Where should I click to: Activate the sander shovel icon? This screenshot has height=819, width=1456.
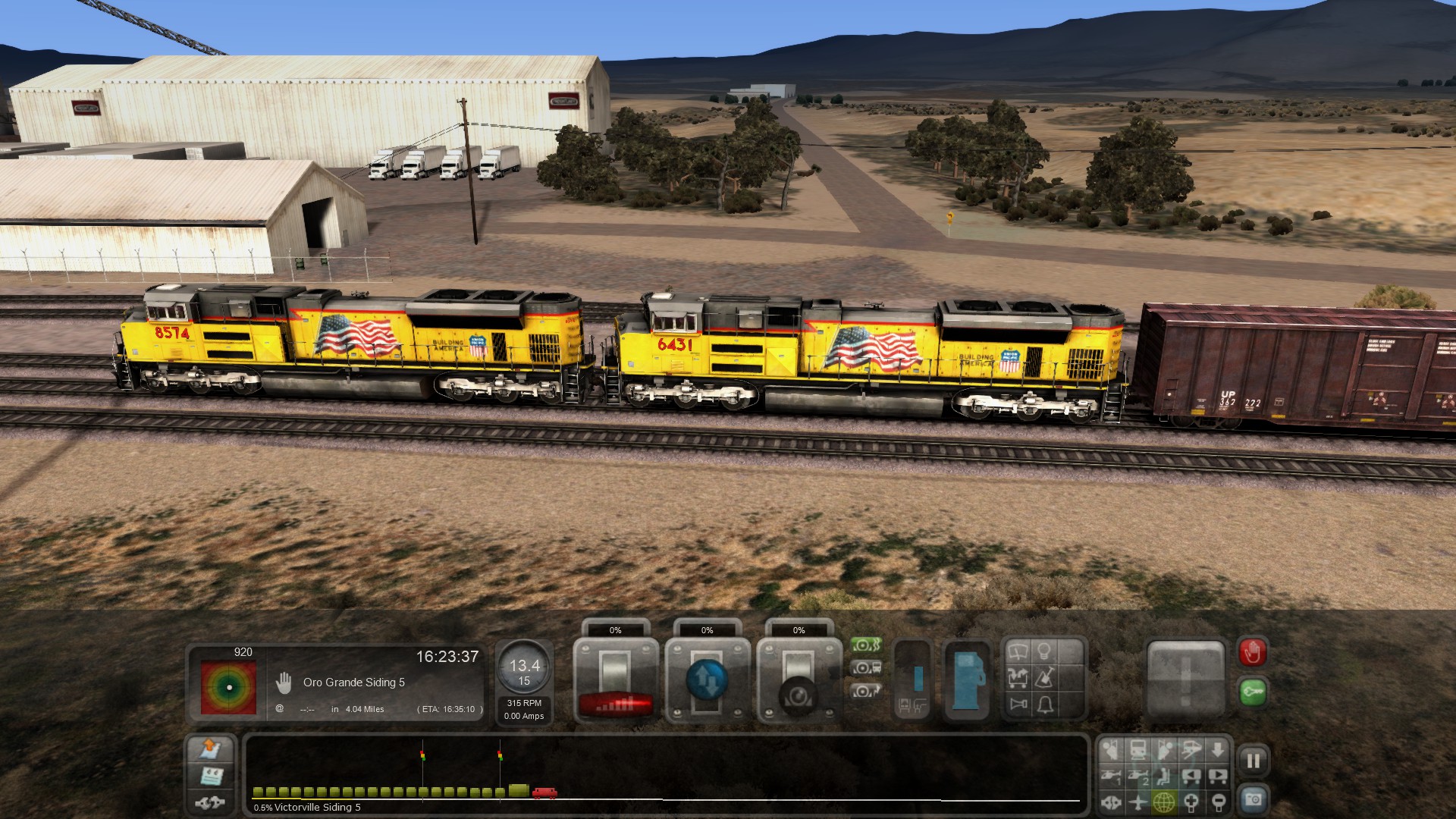1045,677
